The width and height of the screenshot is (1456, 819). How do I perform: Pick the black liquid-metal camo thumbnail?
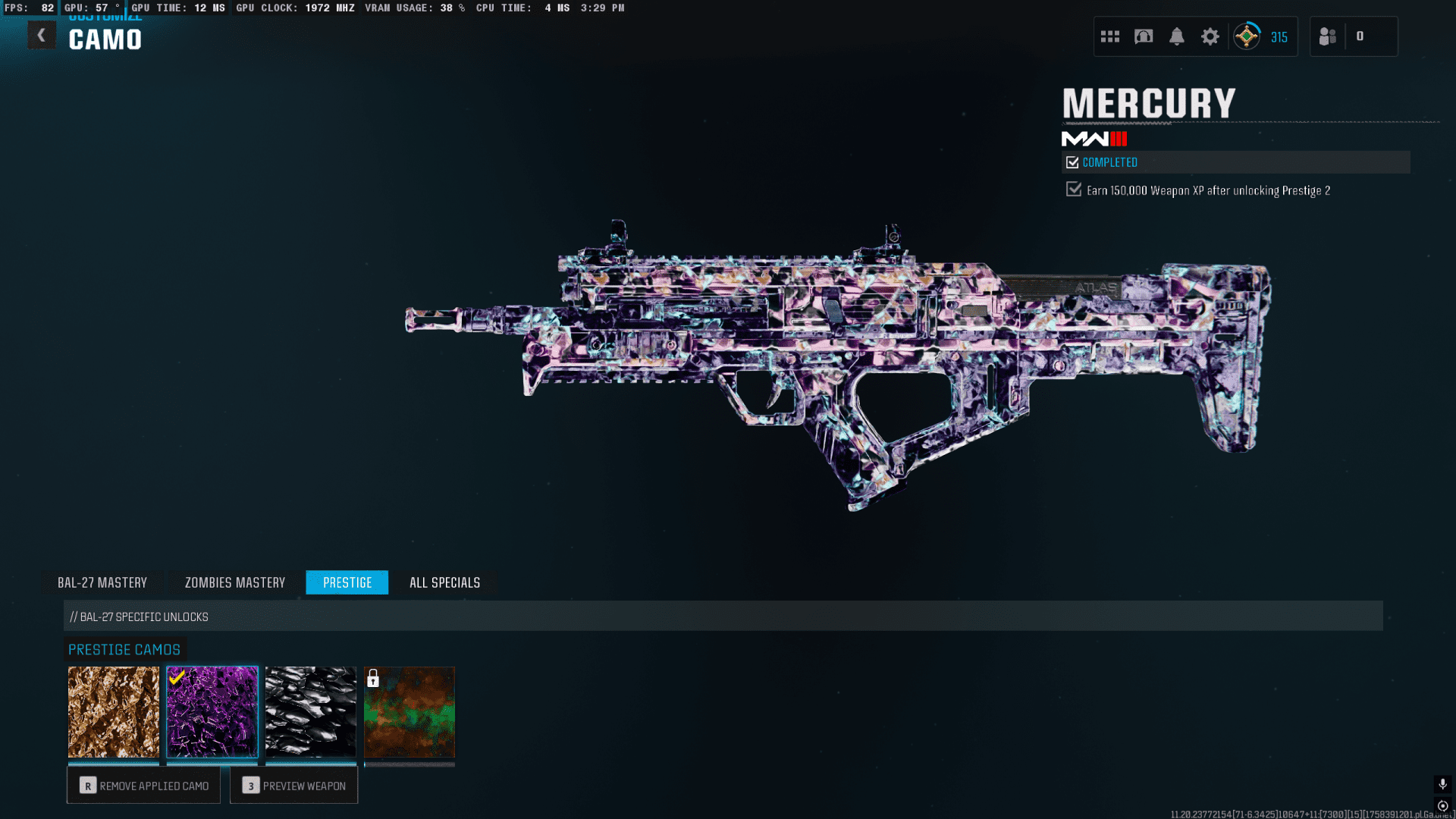[x=311, y=712]
